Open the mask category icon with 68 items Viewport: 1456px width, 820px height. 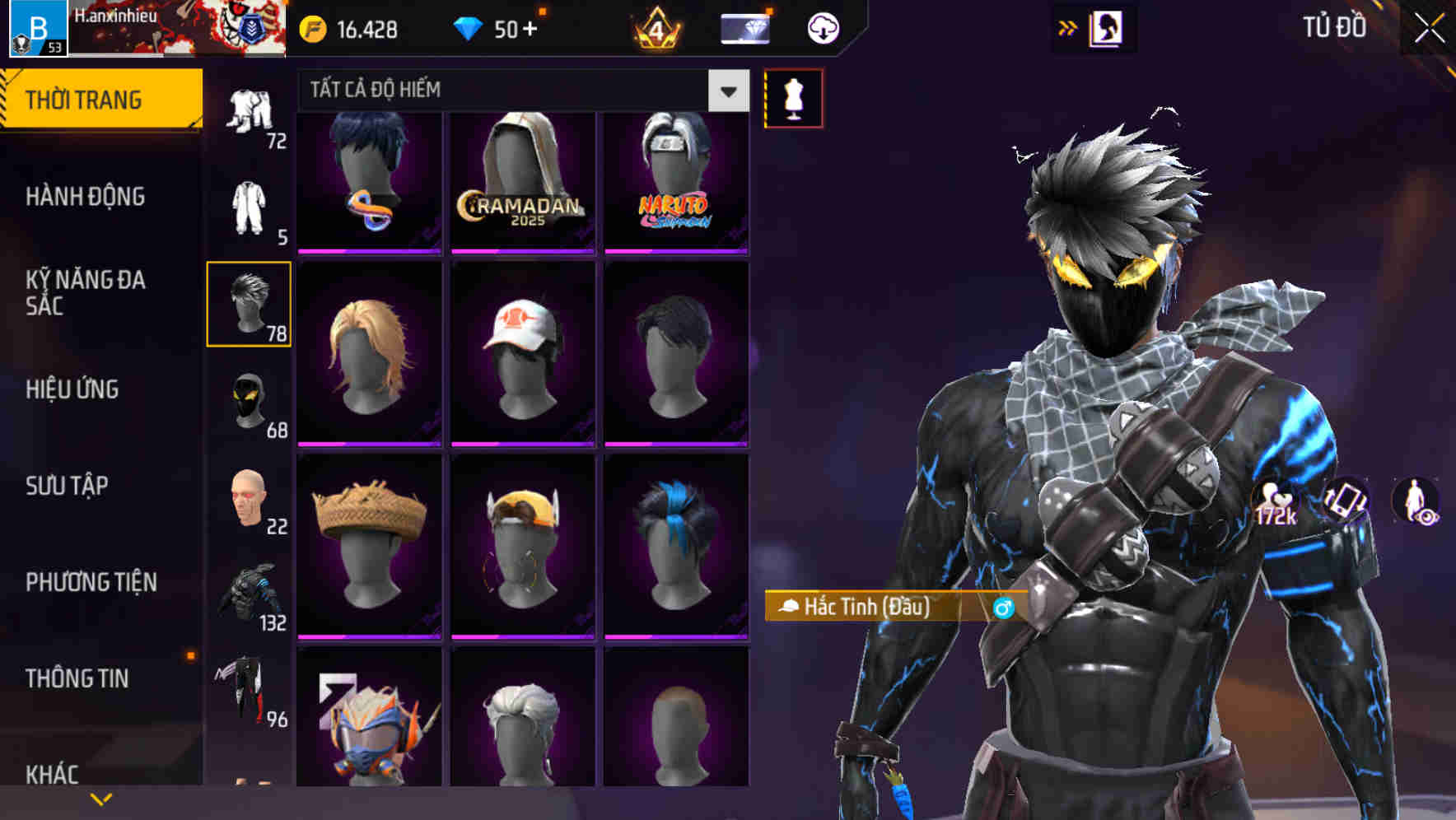249,401
